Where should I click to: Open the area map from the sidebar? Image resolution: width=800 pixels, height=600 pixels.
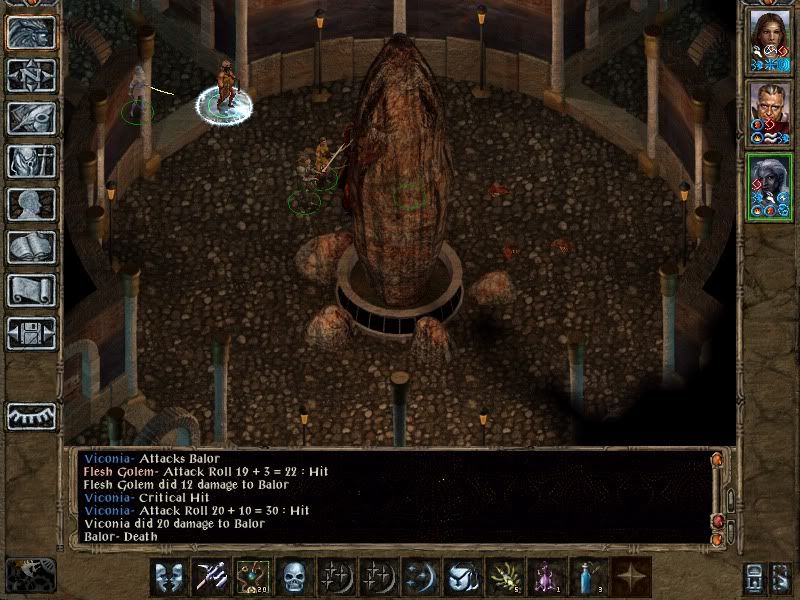(31, 75)
